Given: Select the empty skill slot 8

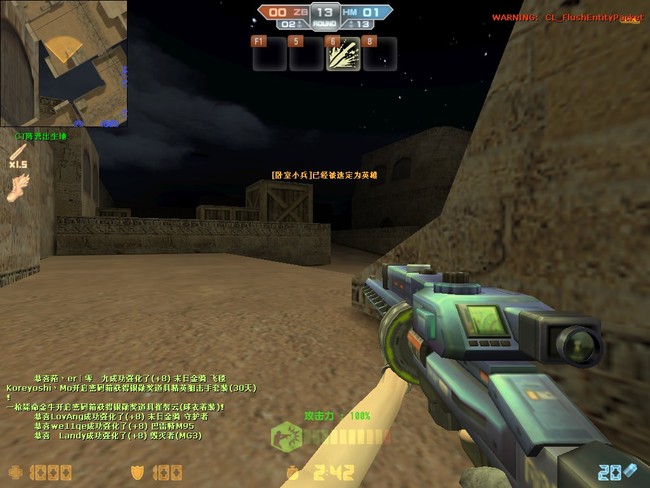Looking at the screenshot, I should coord(379,55).
